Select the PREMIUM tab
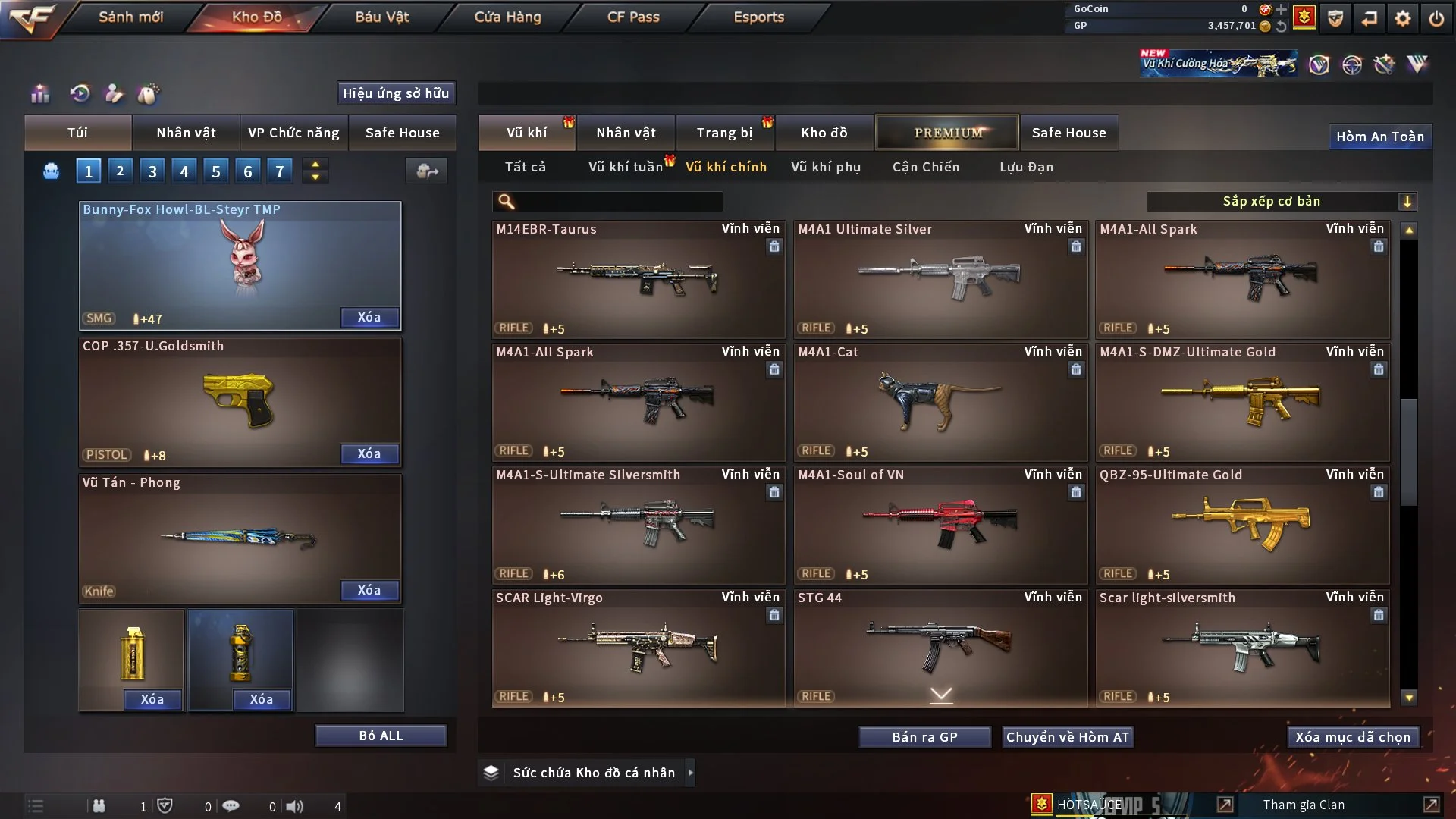Viewport: 1456px width, 819px height. pyautogui.click(x=947, y=133)
